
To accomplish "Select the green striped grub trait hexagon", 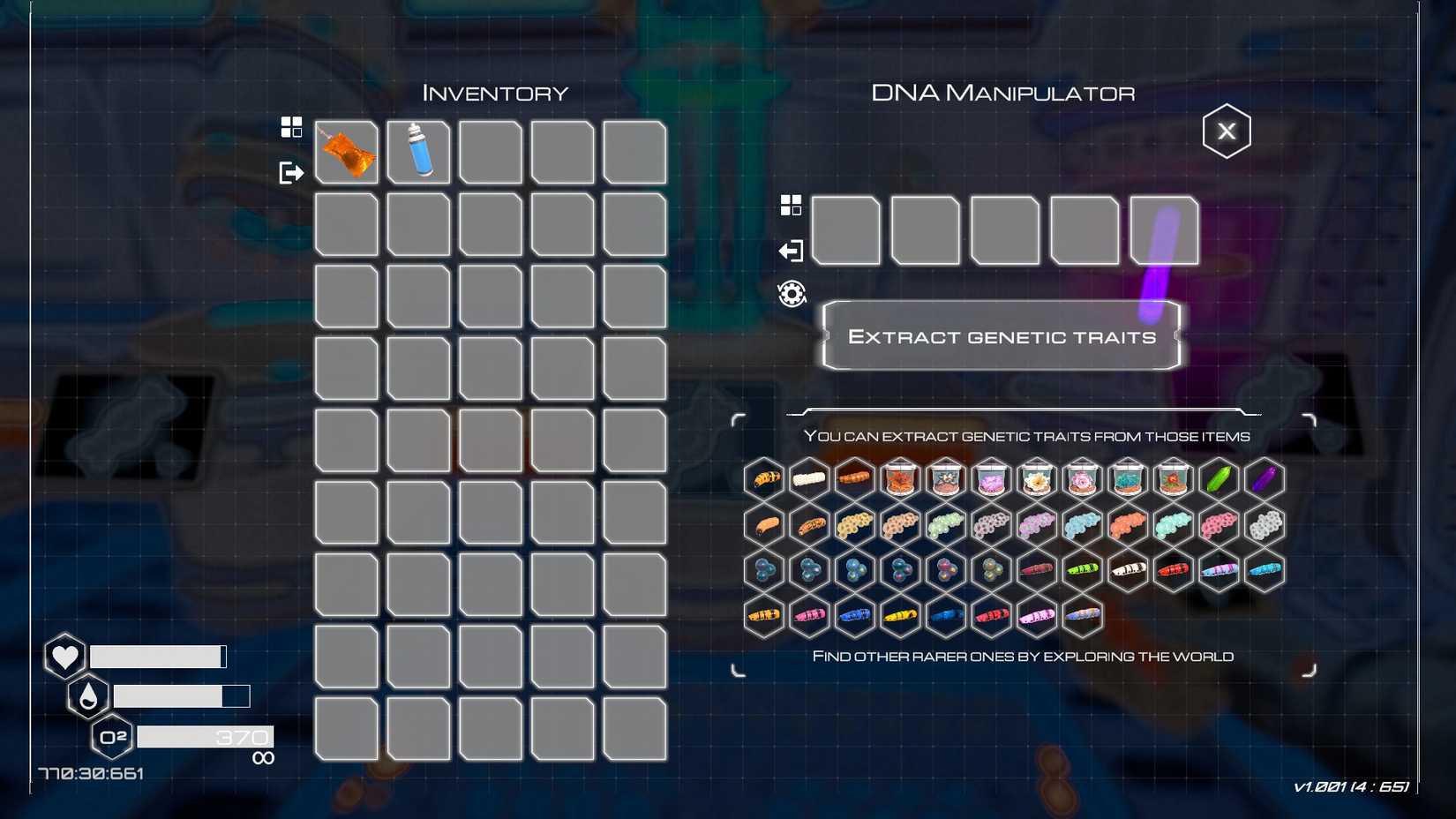I will (1083, 569).
